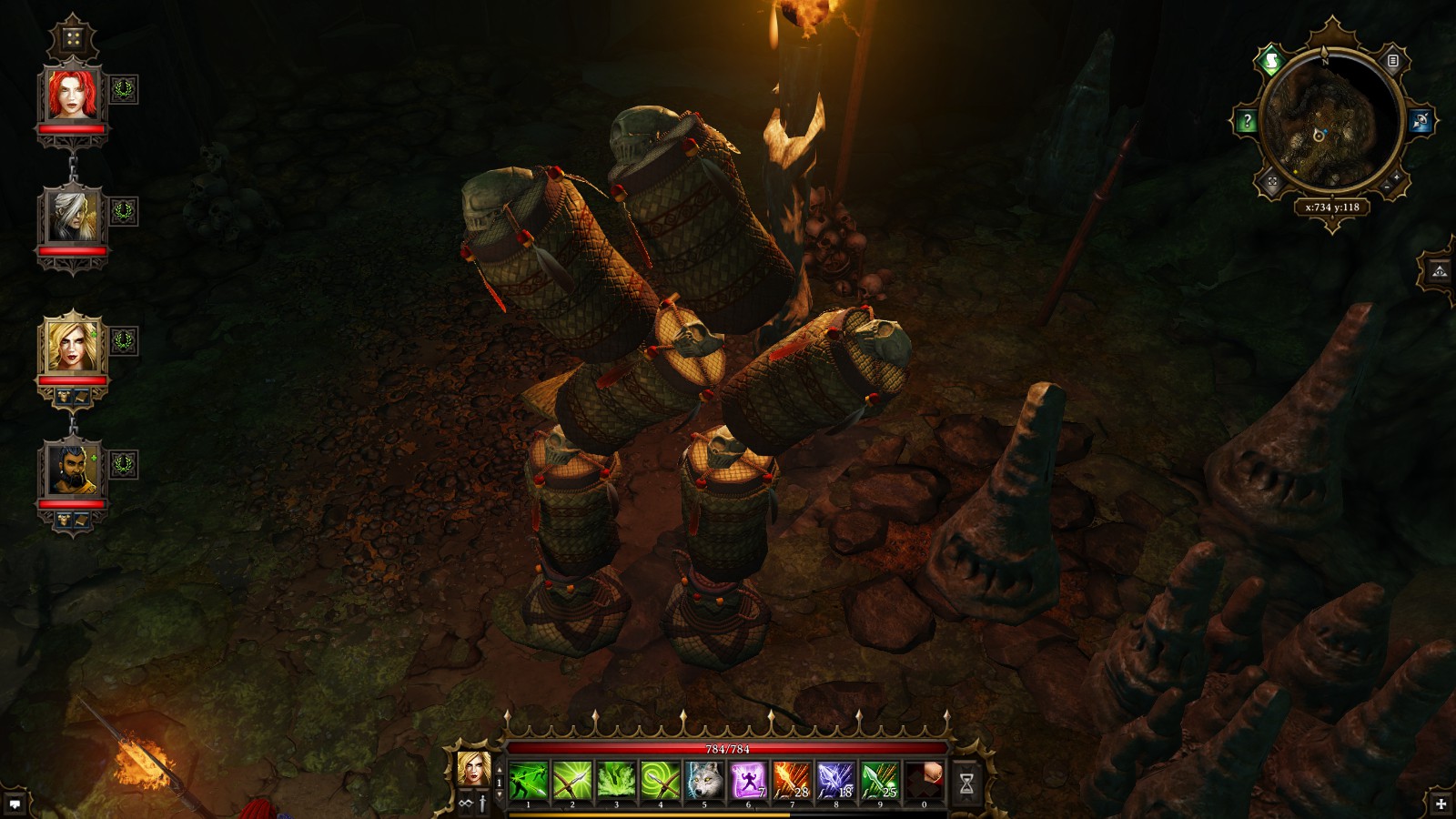Cast the fire arrow skill in slot 7

[x=791, y=780]
